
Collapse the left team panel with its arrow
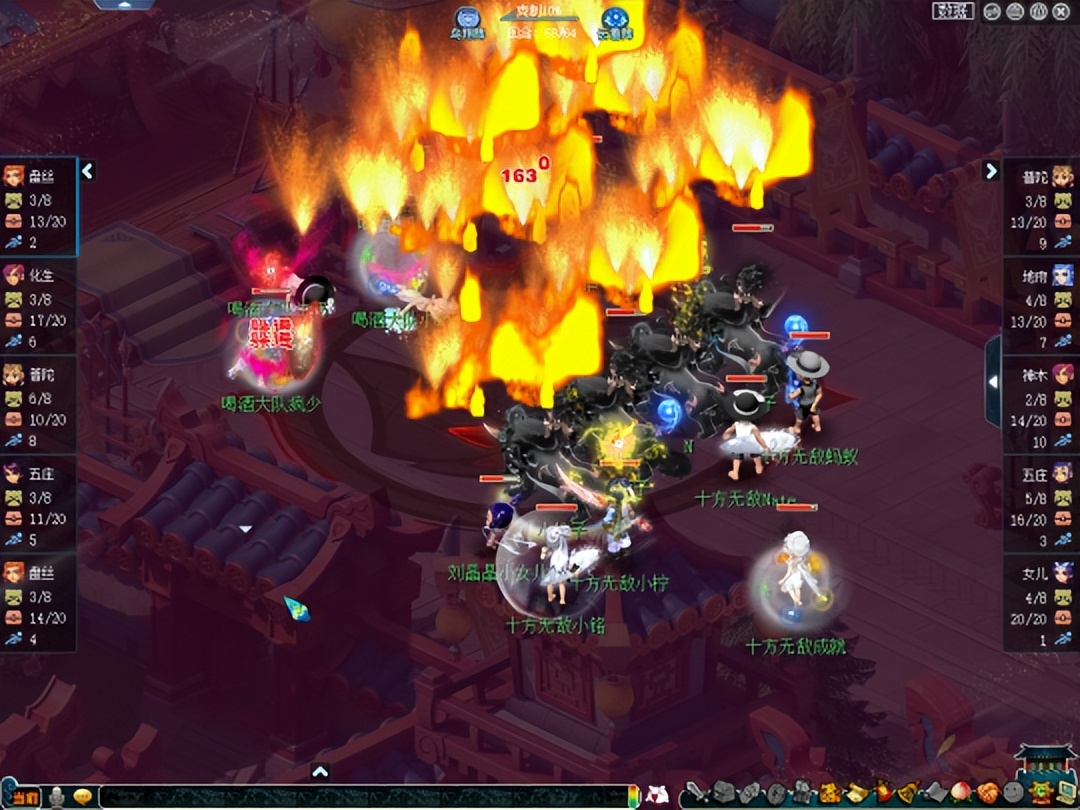(x=87, y=171)
